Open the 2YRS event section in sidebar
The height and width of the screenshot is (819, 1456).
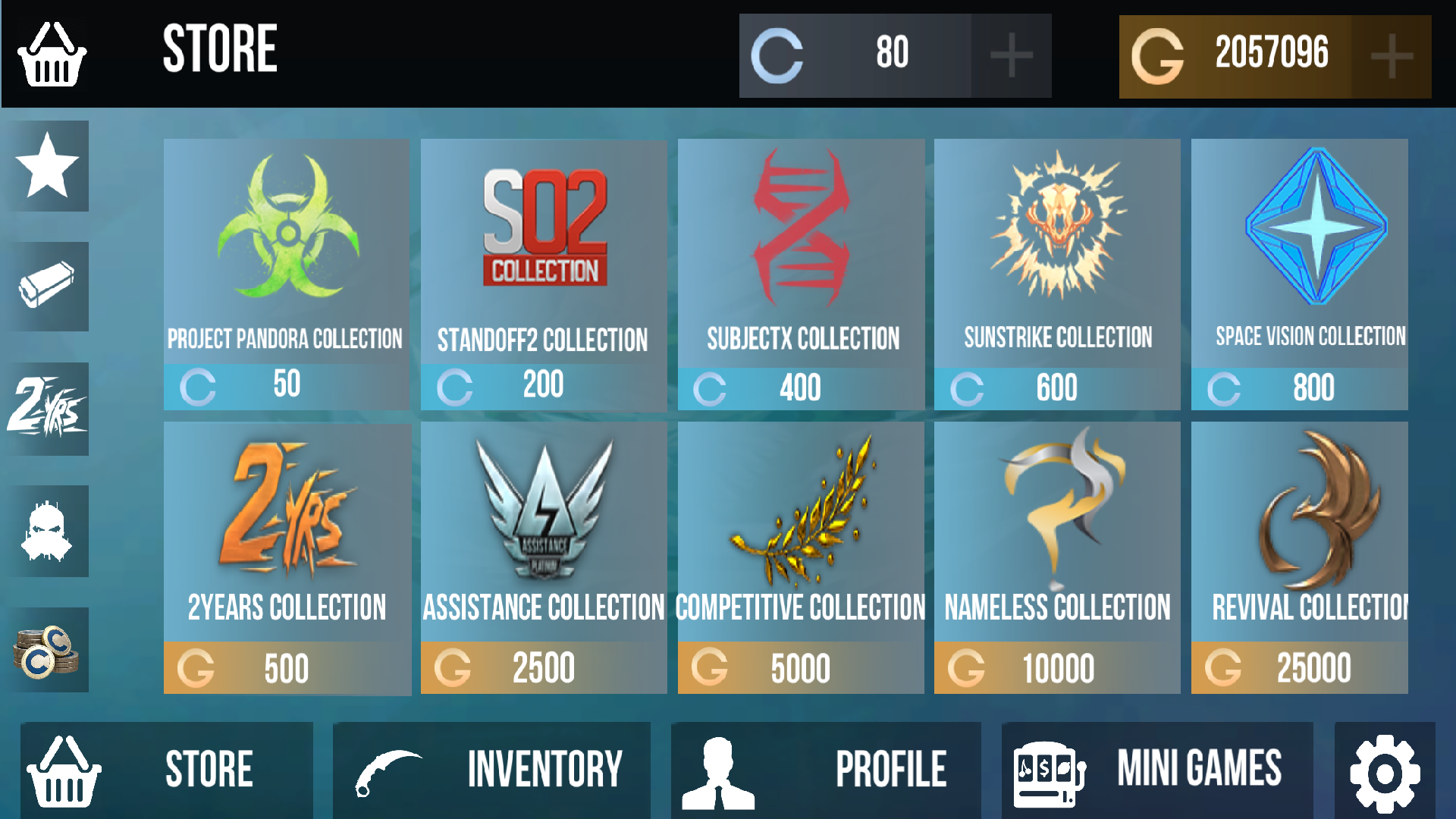pos(48,409)
